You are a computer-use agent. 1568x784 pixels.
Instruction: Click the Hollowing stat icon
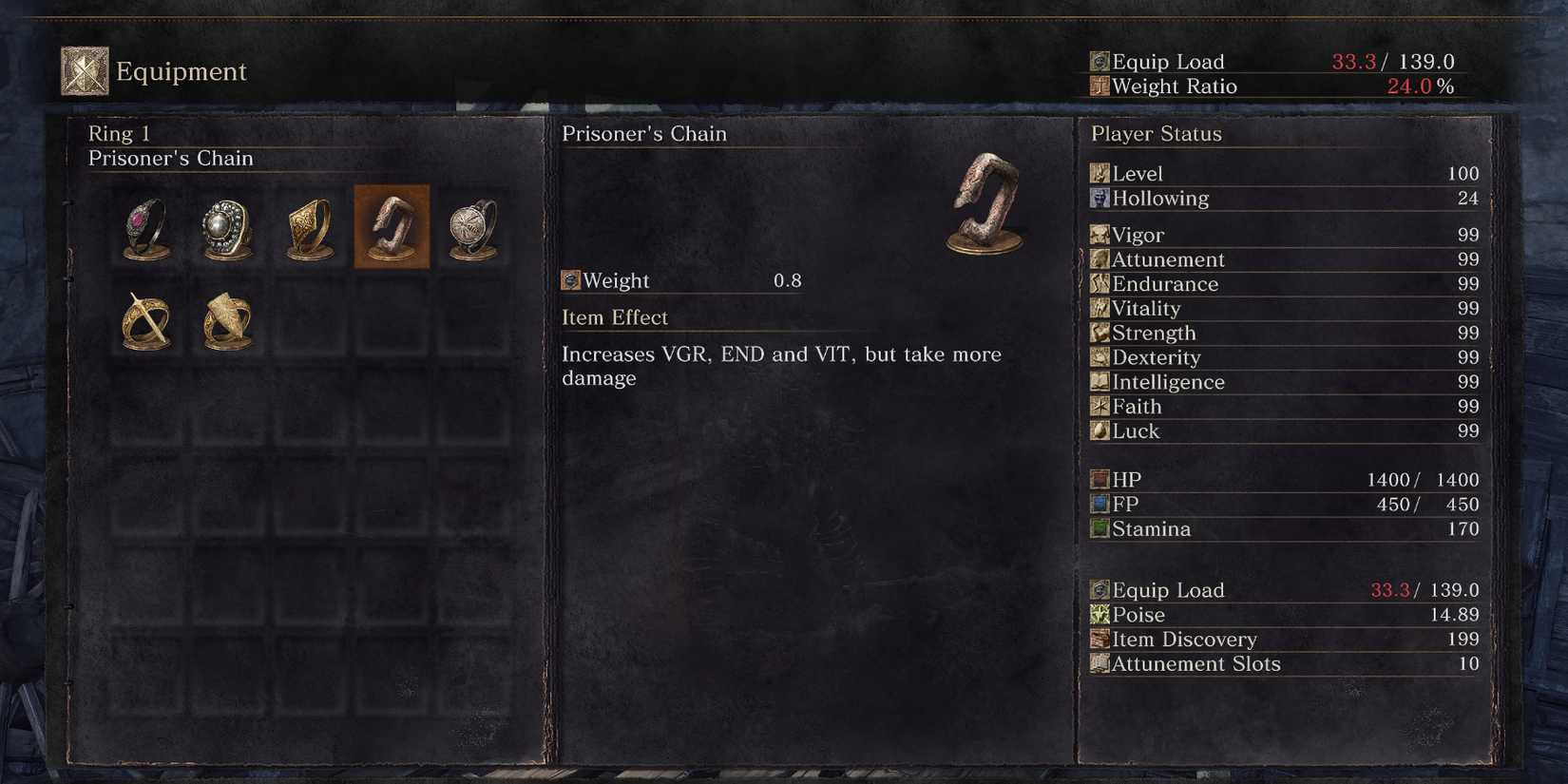(x=1100, y=199)
